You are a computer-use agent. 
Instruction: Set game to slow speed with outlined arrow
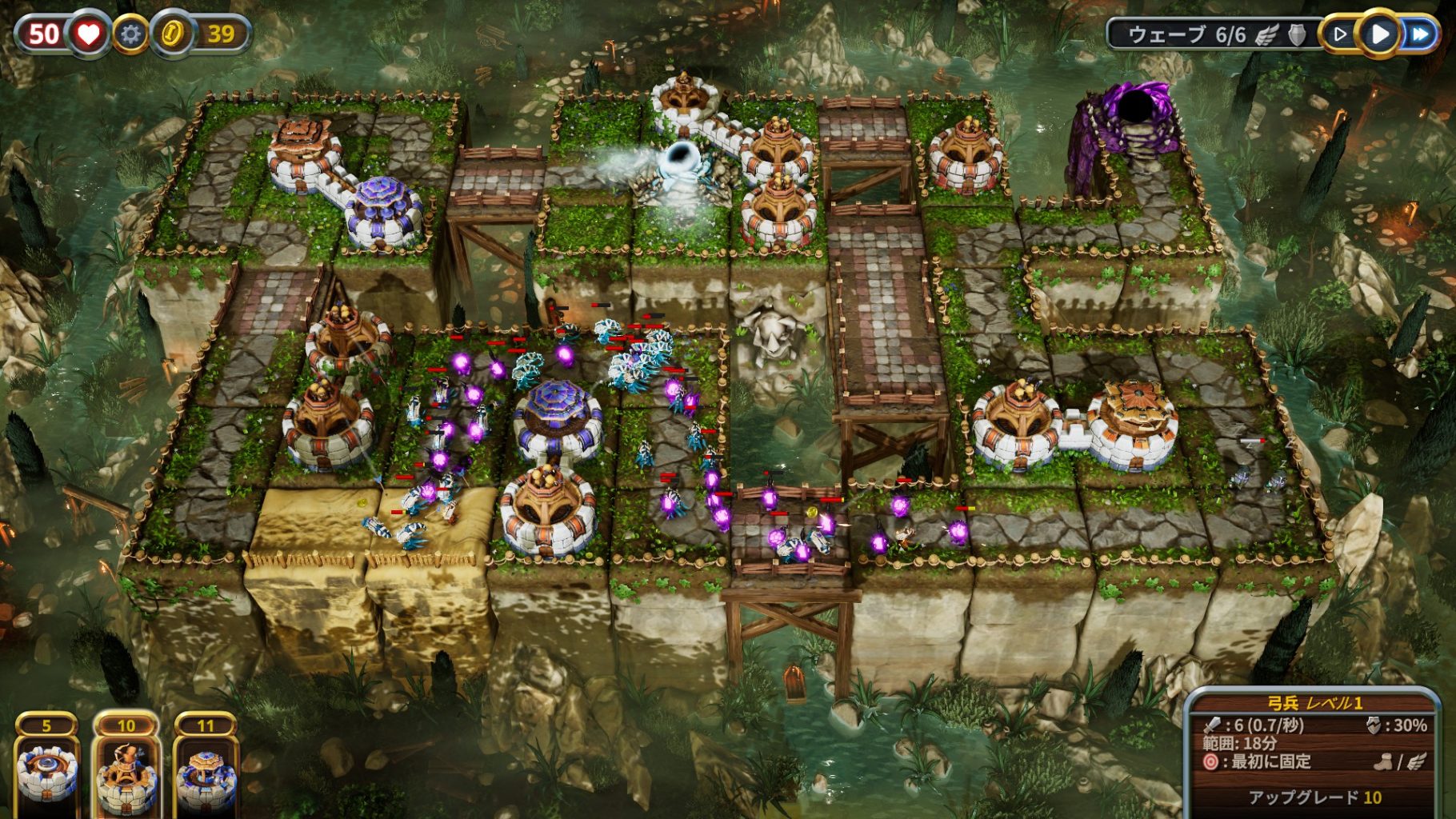click(1340, 34)
